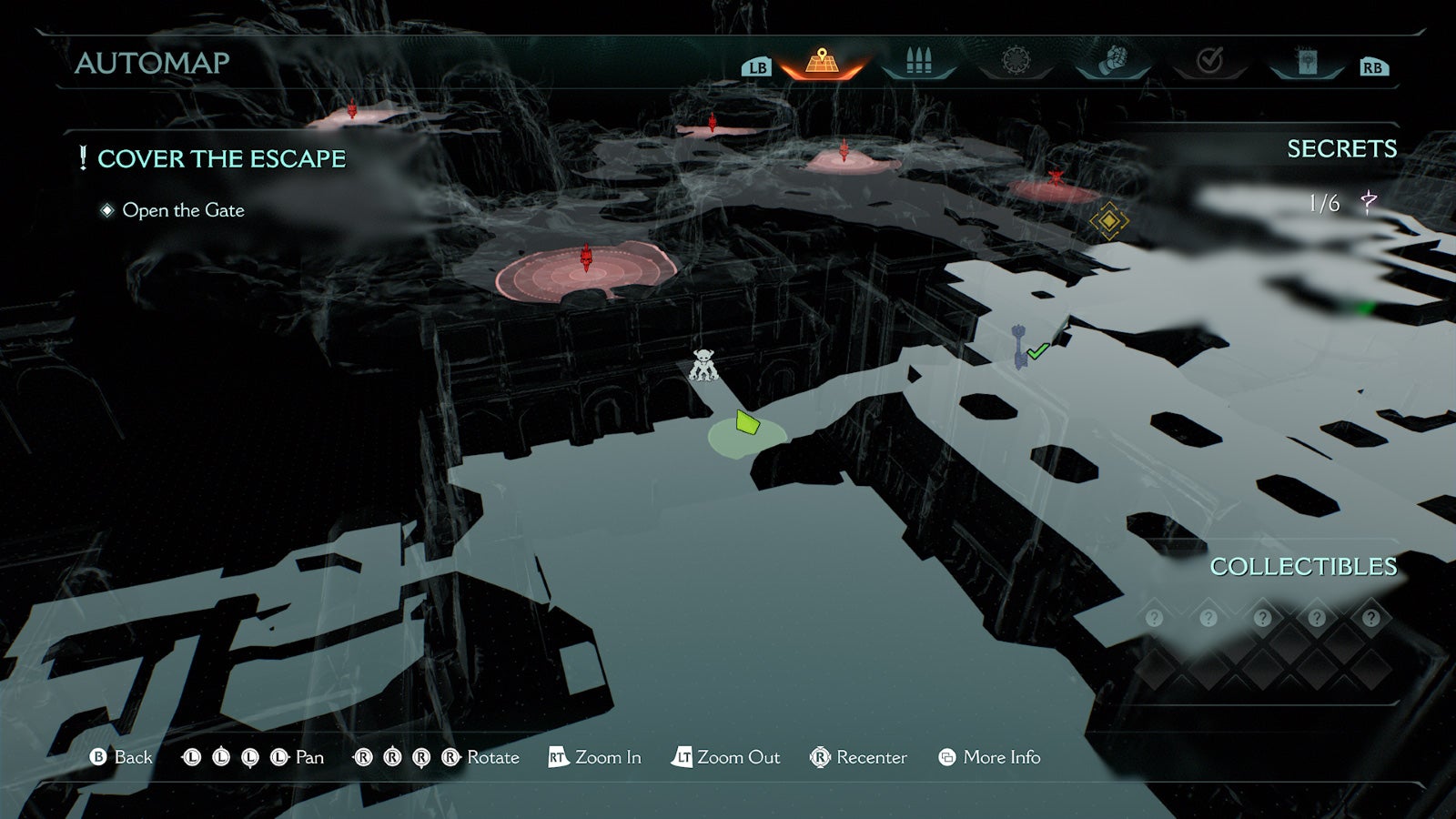Screen dimensions: 1456x819
Task: Open the cogwheel tab in the top menu
Action: pyautogui.click(x=1016, y=61)
